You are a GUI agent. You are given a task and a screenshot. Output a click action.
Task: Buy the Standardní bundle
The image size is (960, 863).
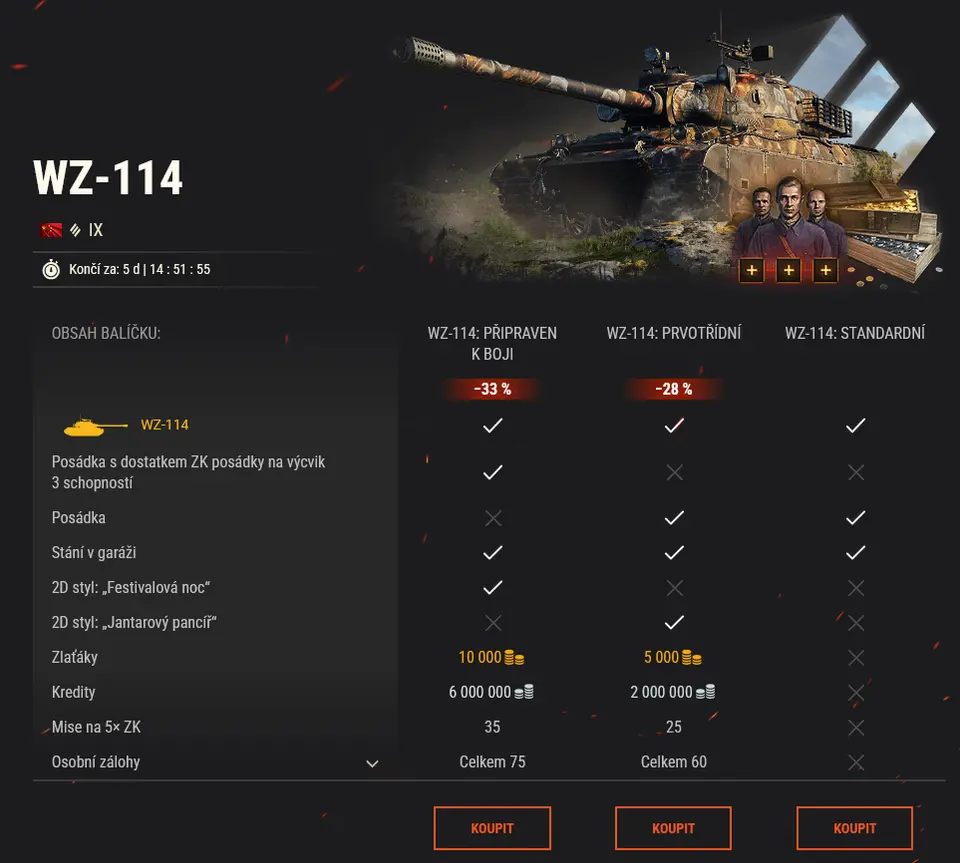point(854,828)
